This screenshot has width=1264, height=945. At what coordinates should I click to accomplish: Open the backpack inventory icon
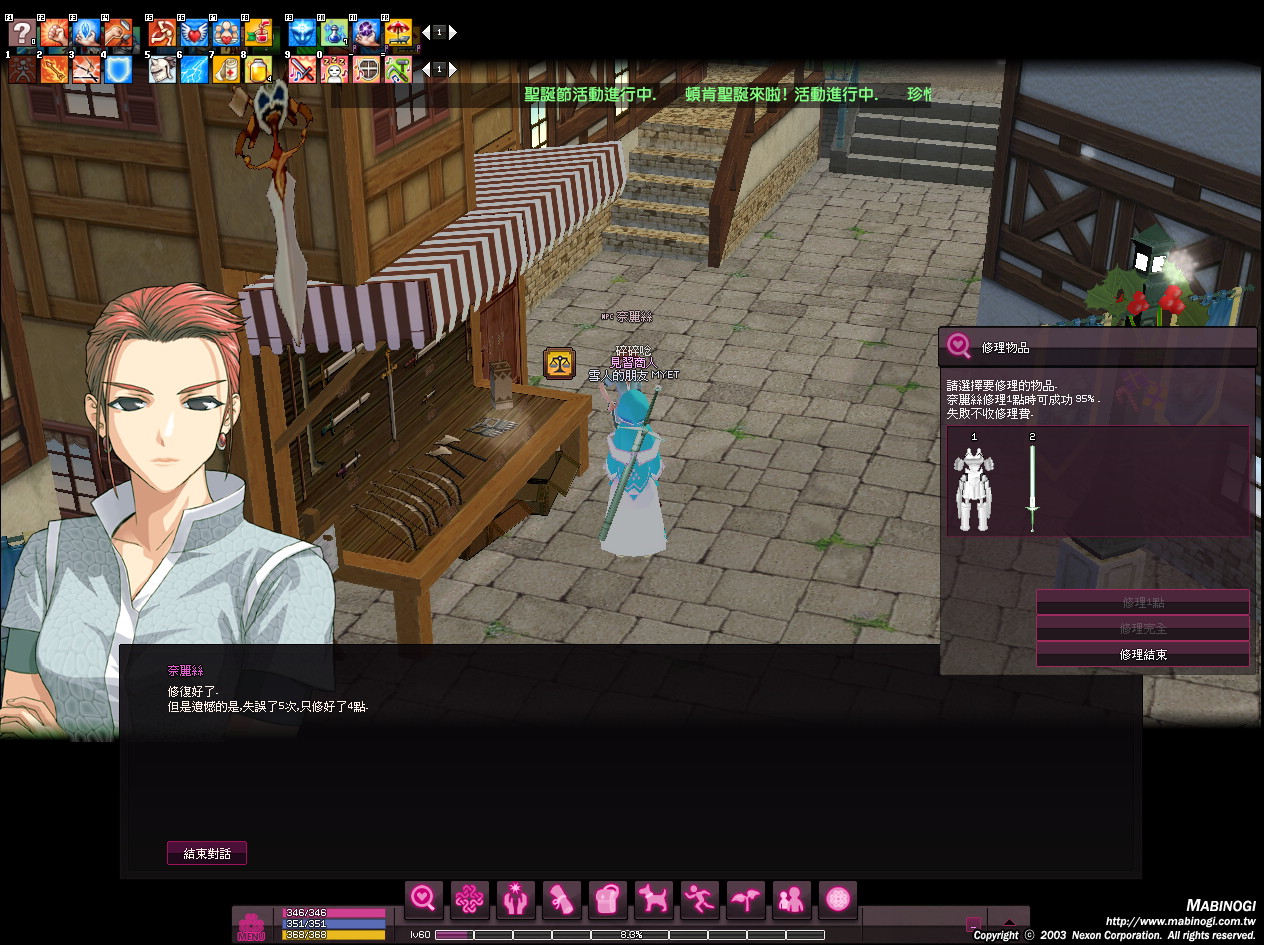607,899
